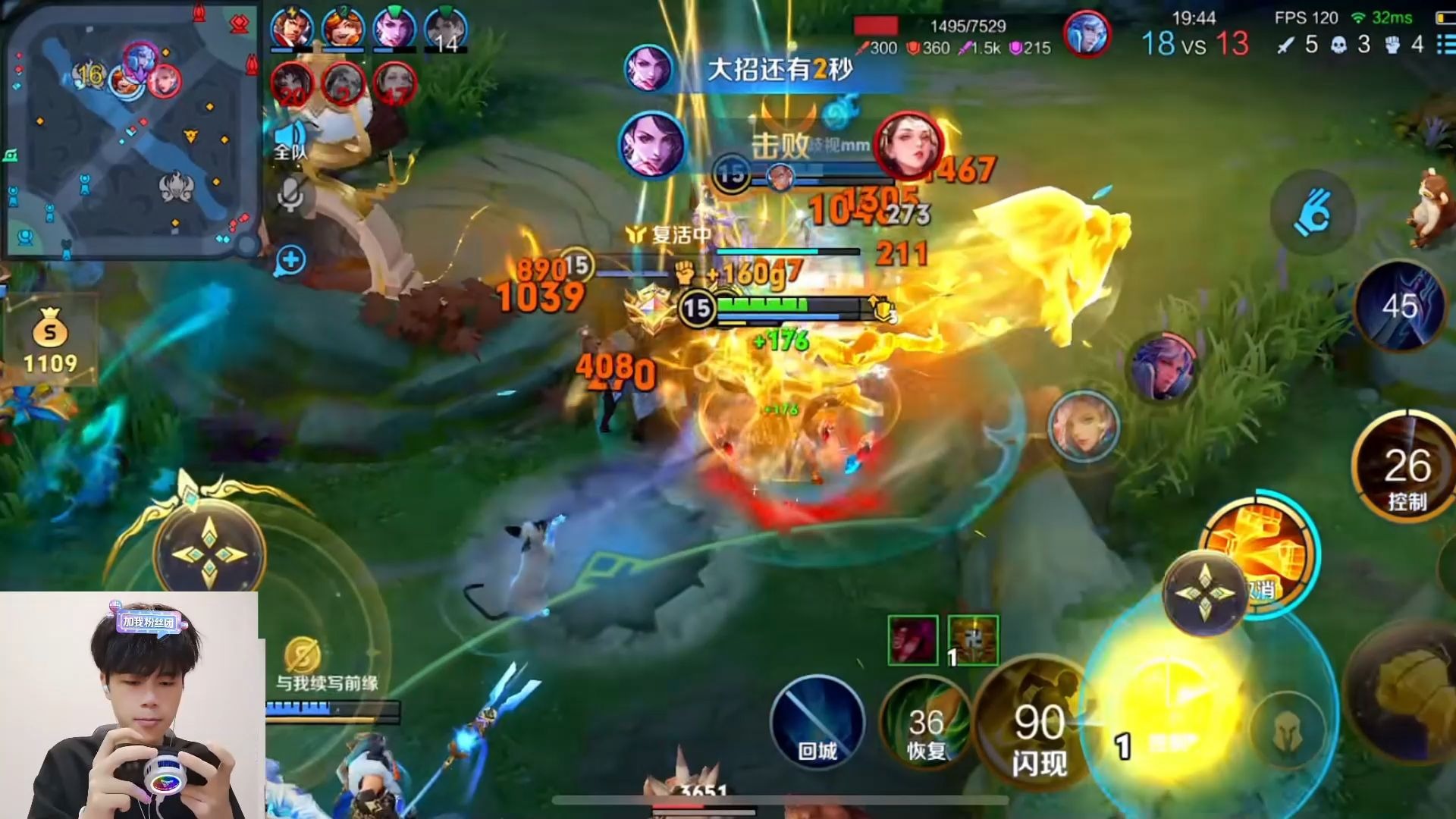Click the blue plus chat button
This screenshot has width=1456, height=819.
pyautogui.click(x=290, y=260)
